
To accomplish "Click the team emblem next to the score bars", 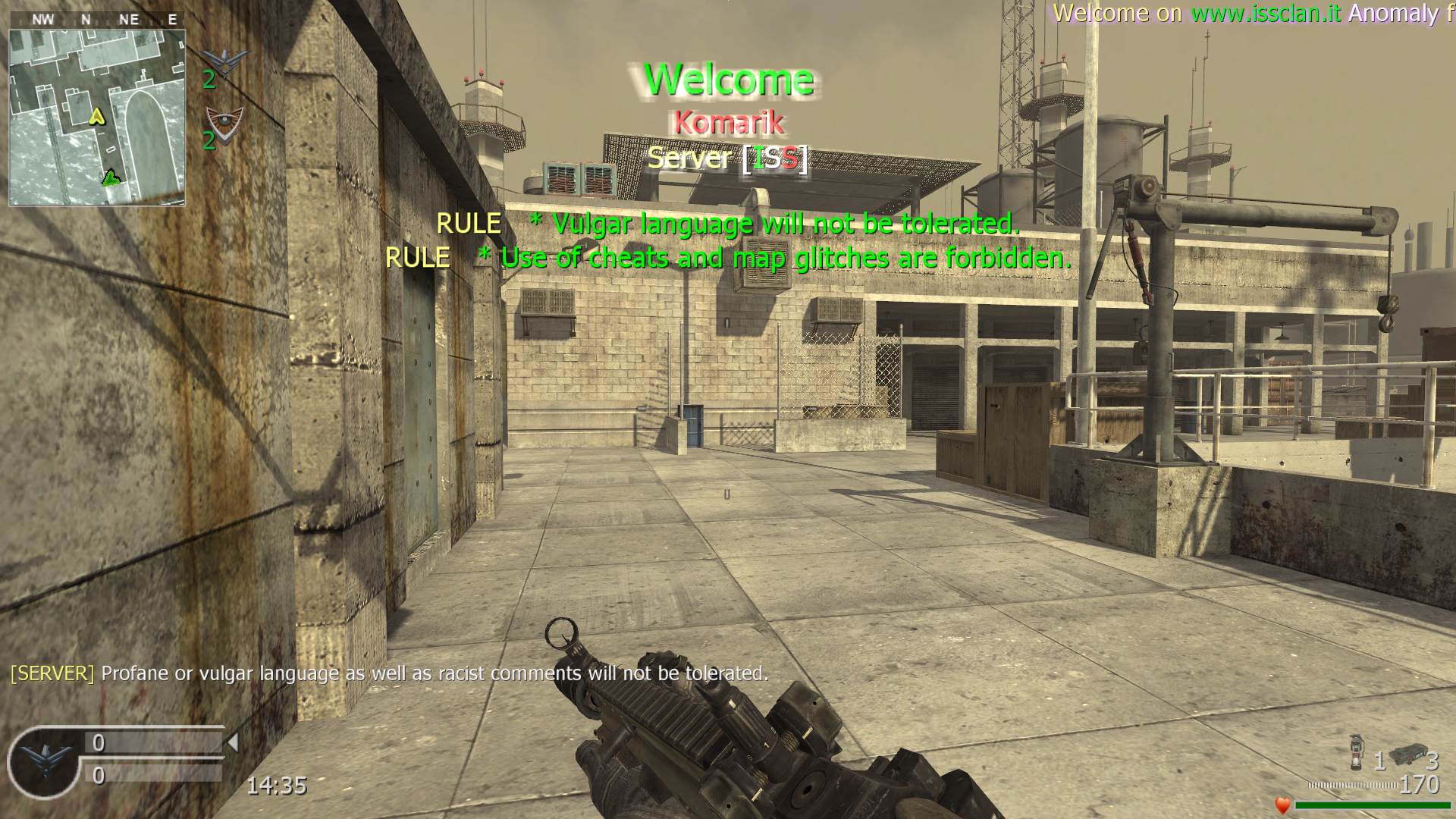I will click(45, 761).
